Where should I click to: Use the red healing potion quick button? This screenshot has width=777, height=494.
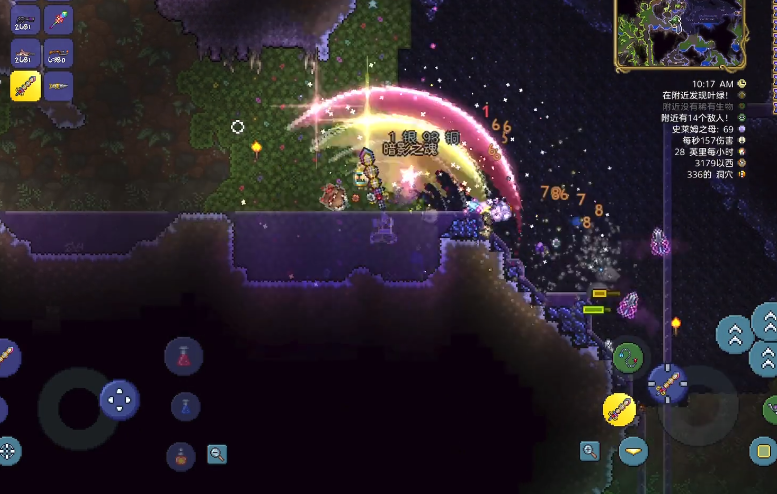[183, 356]
